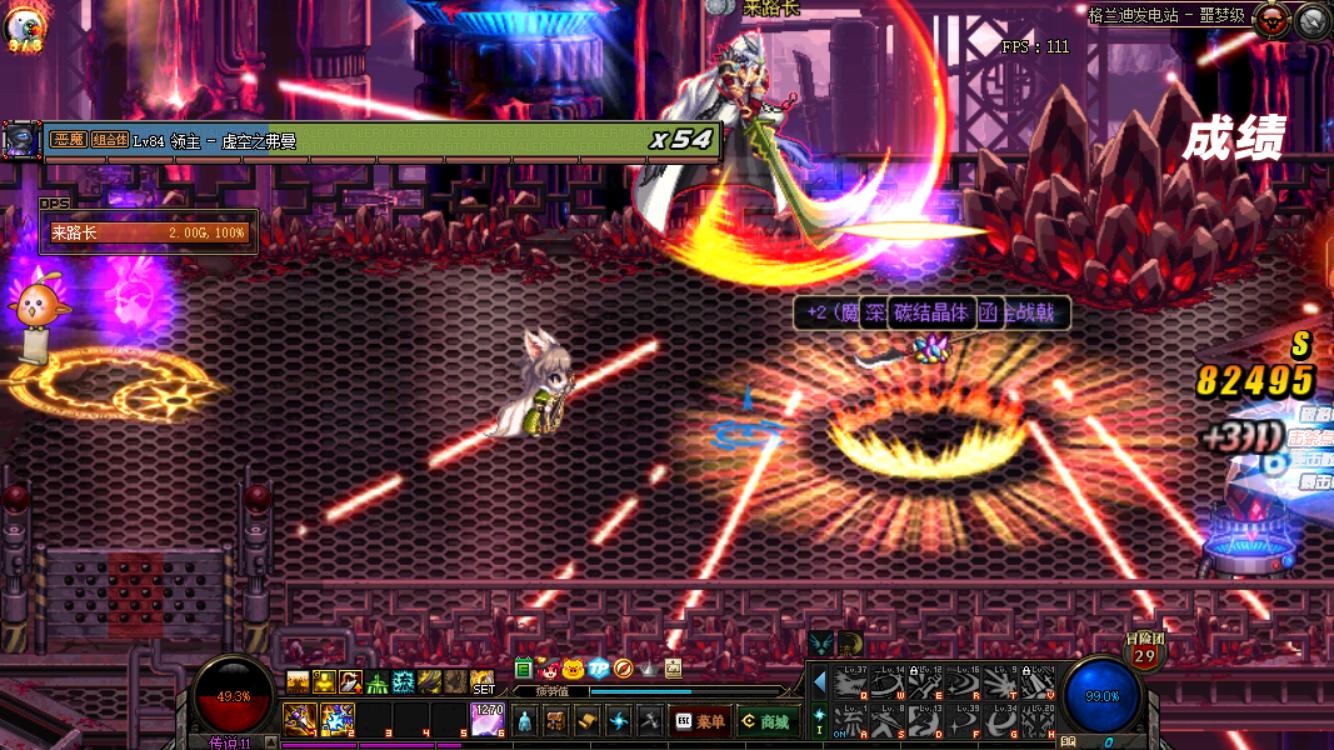The height and width of the screenshot is (750, 1334).
Task: Open the inventory chest icon
Action: tap(556, 721)
